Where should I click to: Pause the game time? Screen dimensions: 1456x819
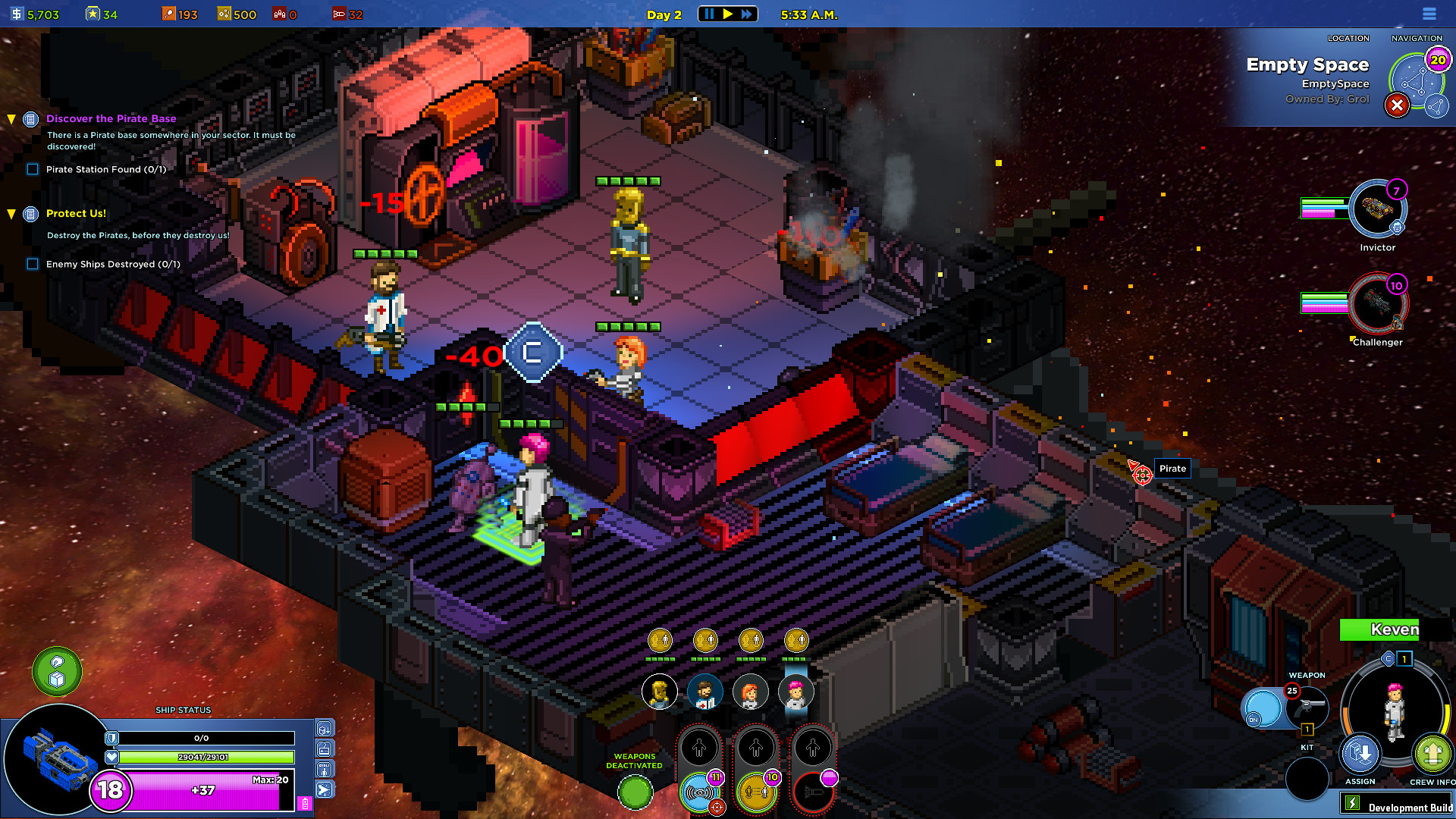click(x=709, y=14)
